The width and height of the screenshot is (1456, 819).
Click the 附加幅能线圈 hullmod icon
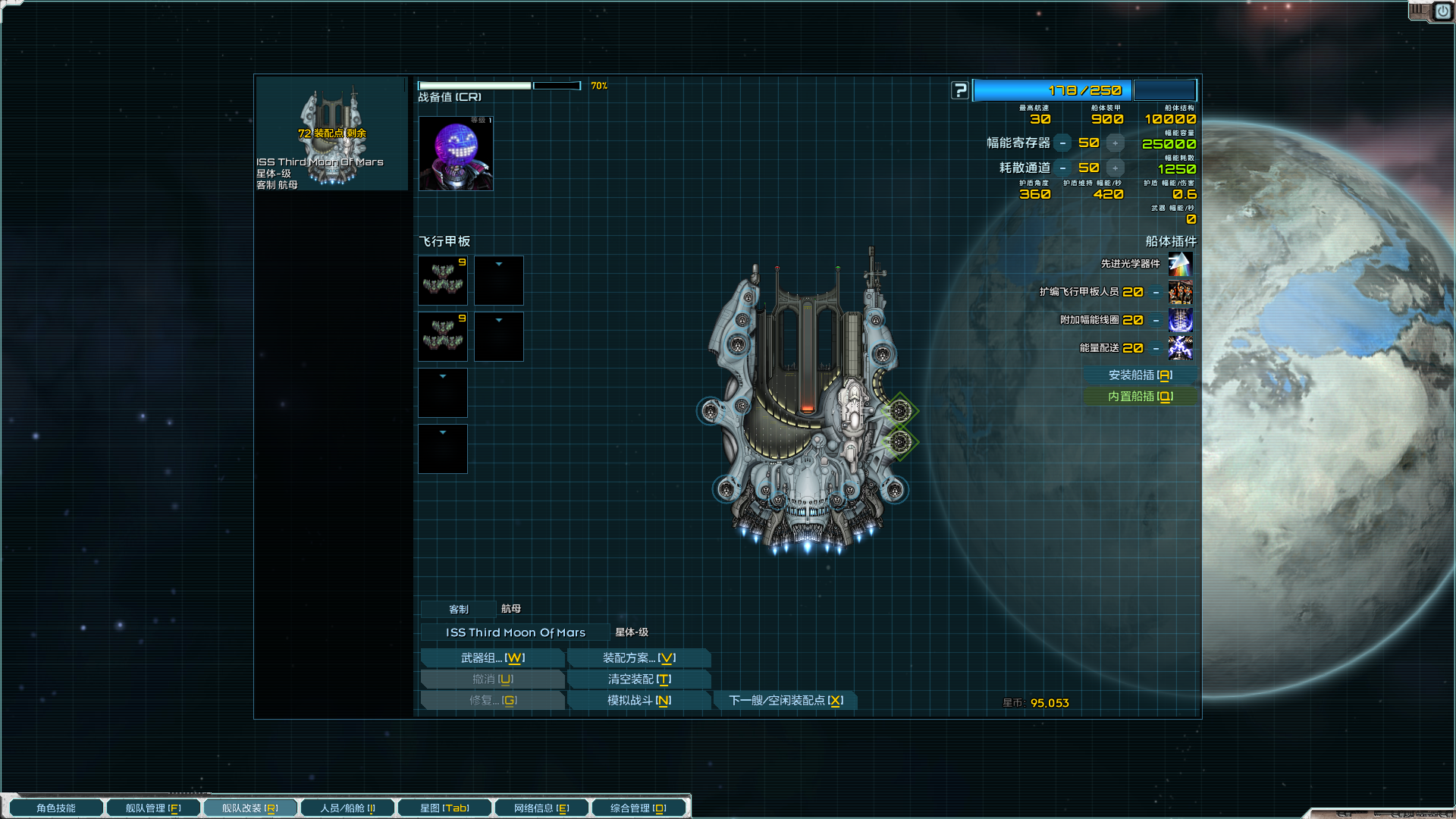click(x=1181, y=321)
